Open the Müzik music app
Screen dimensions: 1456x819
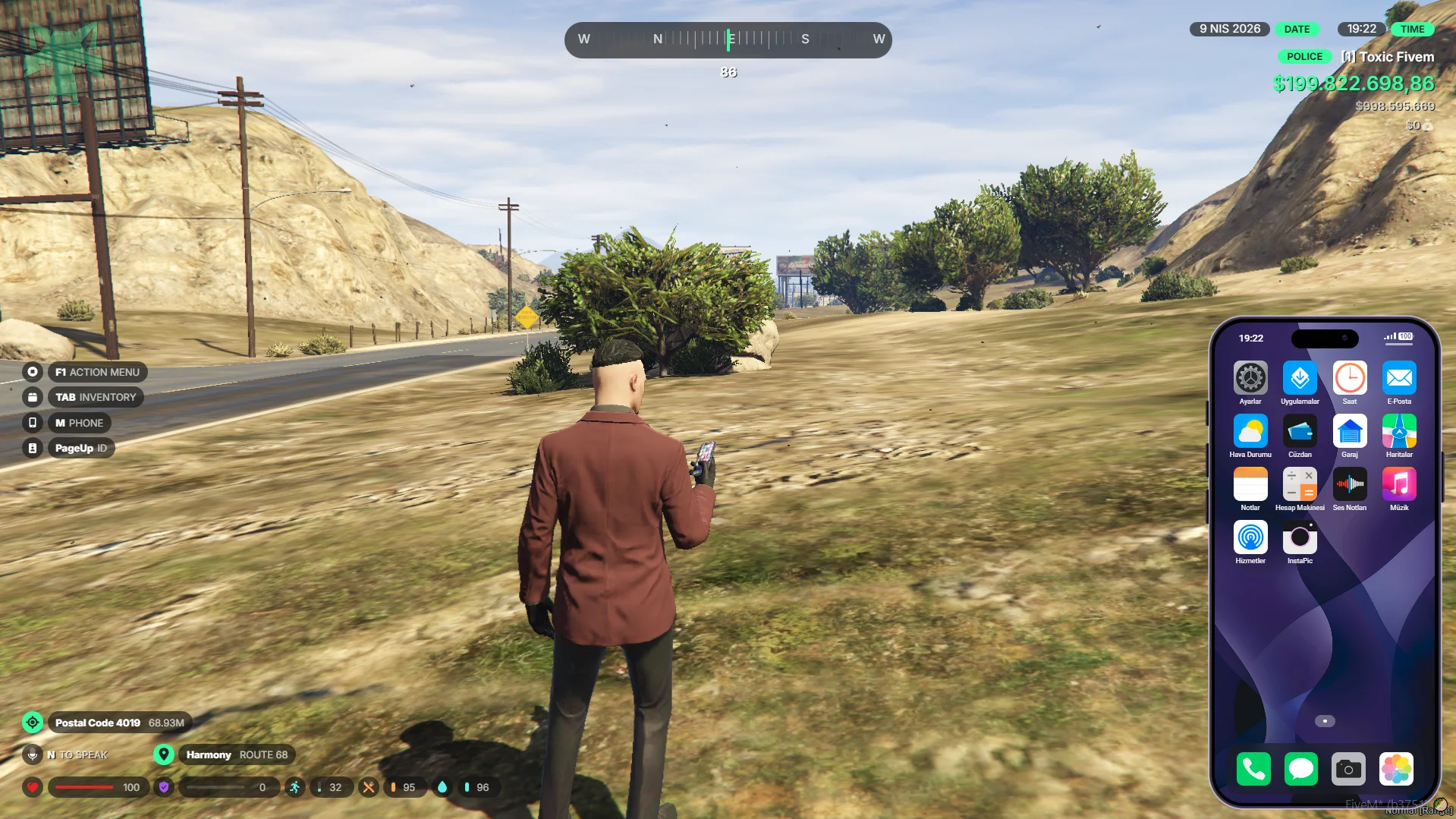tap(1398, 484)
